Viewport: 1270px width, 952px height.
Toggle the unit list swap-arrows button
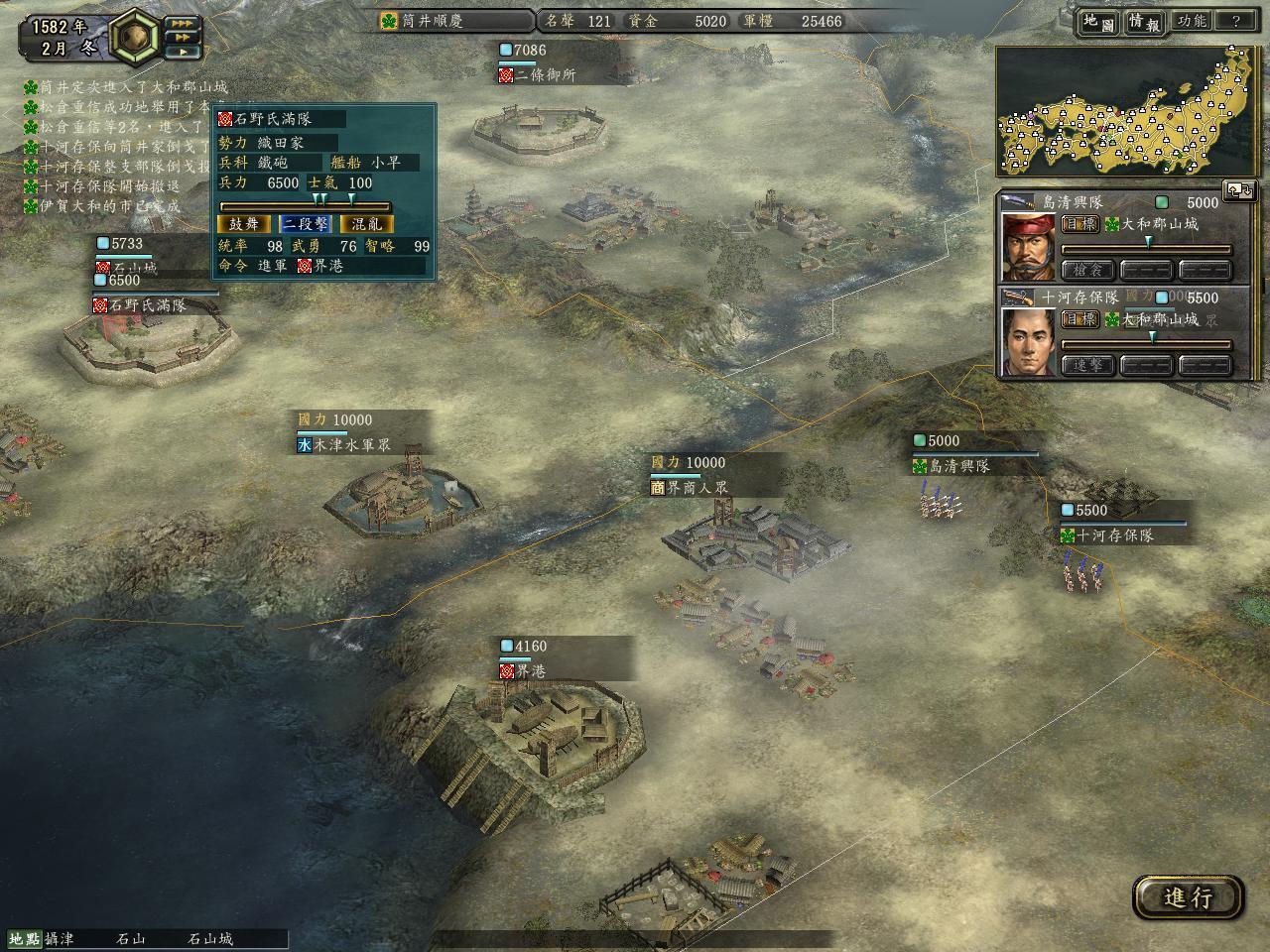tap(1239, 190)
